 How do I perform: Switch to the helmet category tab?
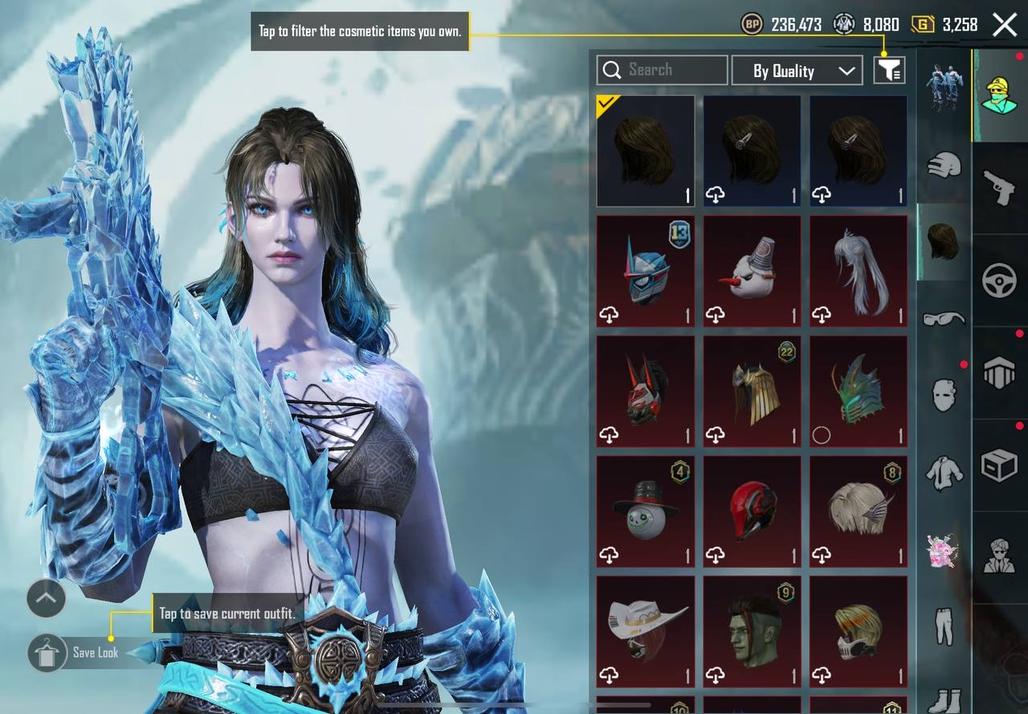(x=943, y=165)
